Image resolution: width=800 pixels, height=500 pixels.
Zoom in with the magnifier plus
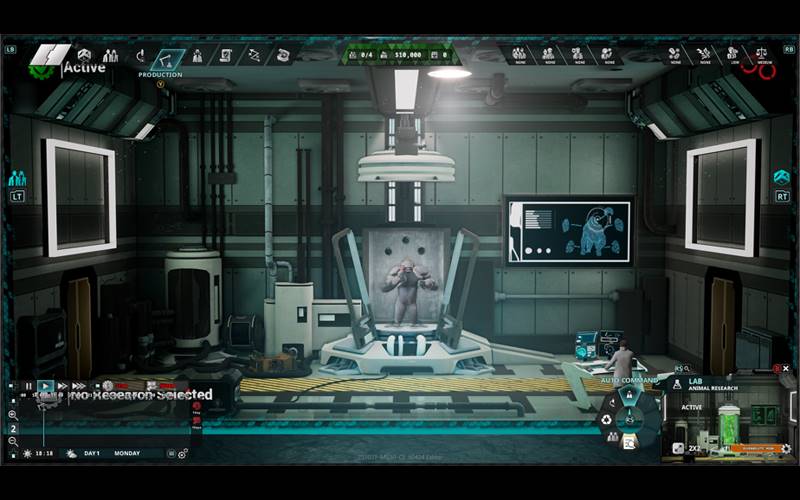(x=13, y=414)
